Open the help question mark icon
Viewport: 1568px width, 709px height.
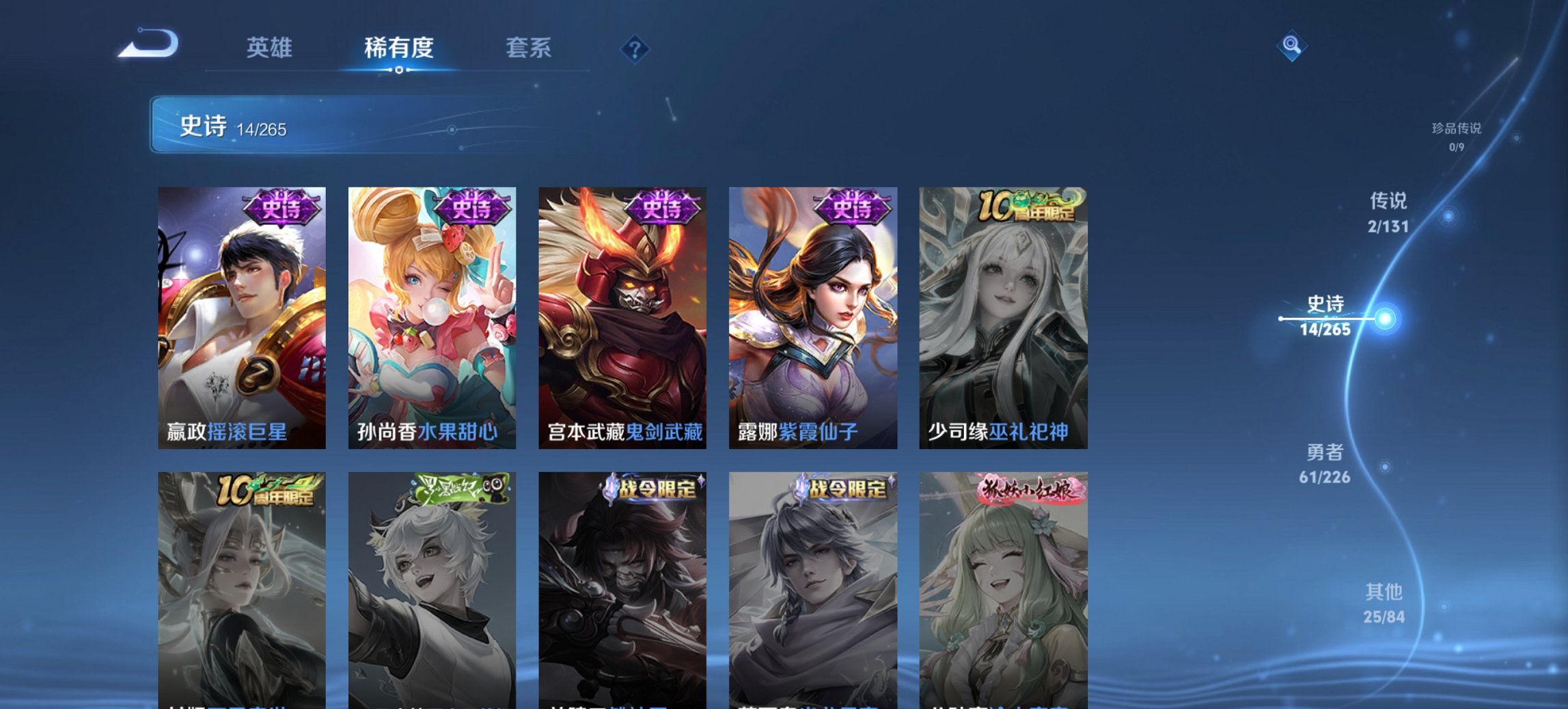coord(635,48)
